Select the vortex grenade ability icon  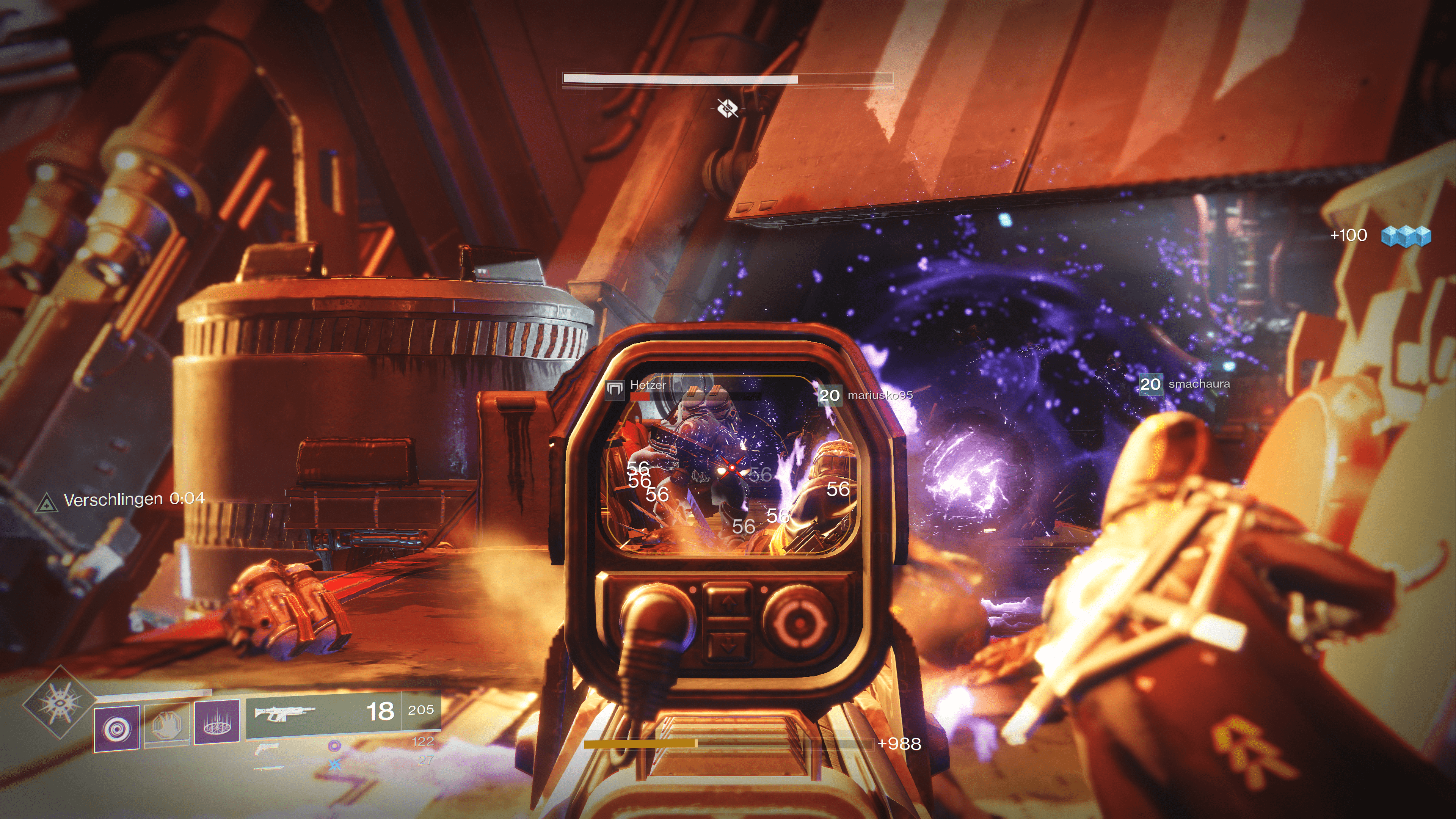(x=116, y=728)
